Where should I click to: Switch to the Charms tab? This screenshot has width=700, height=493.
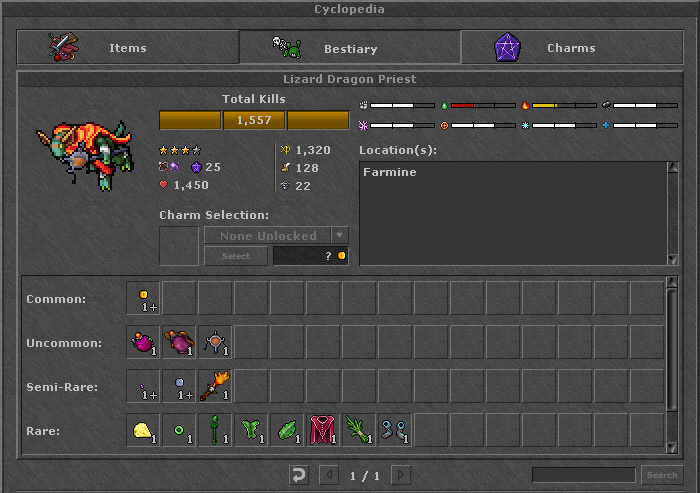point(570,47)
